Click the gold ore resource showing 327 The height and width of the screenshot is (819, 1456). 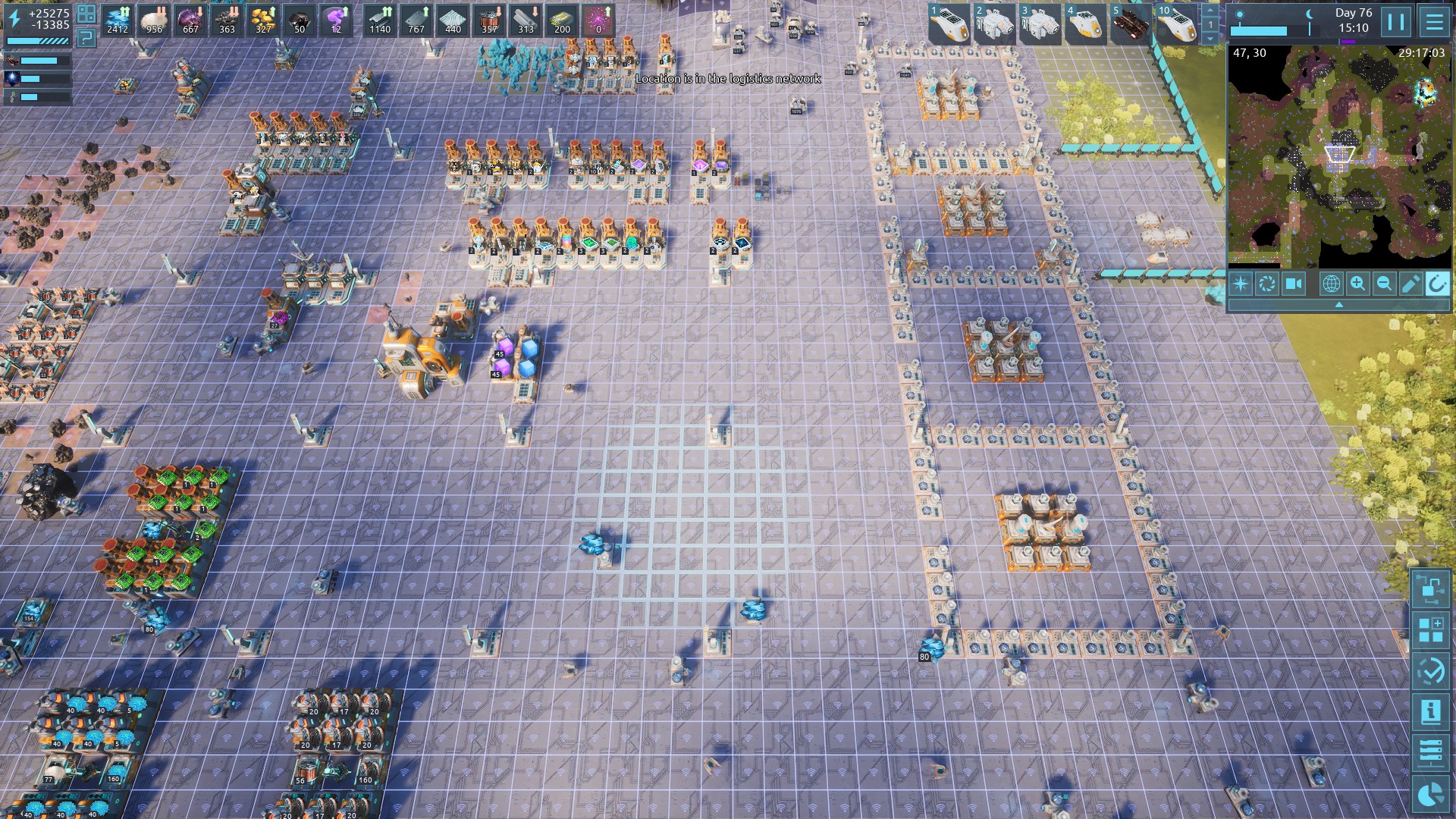(x=263, y=20)
